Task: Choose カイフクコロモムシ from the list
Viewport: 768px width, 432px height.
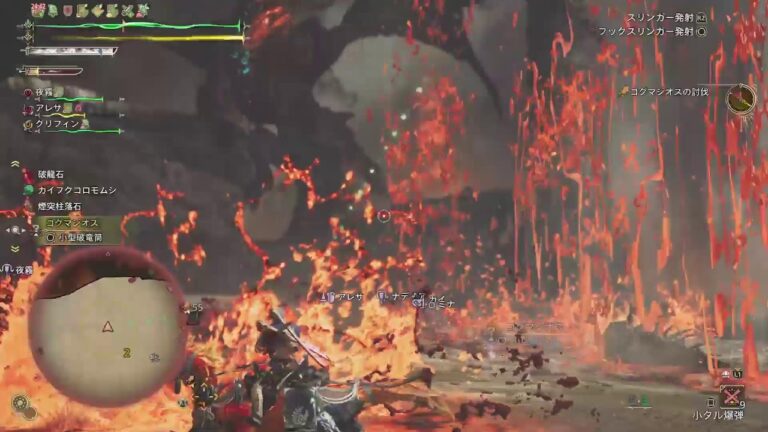Action: 77,190
